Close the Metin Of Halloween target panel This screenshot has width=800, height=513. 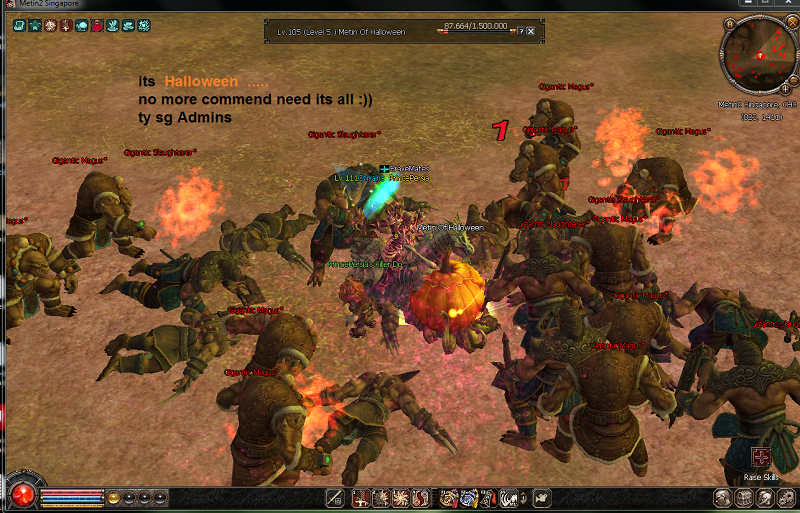[531, 31]
